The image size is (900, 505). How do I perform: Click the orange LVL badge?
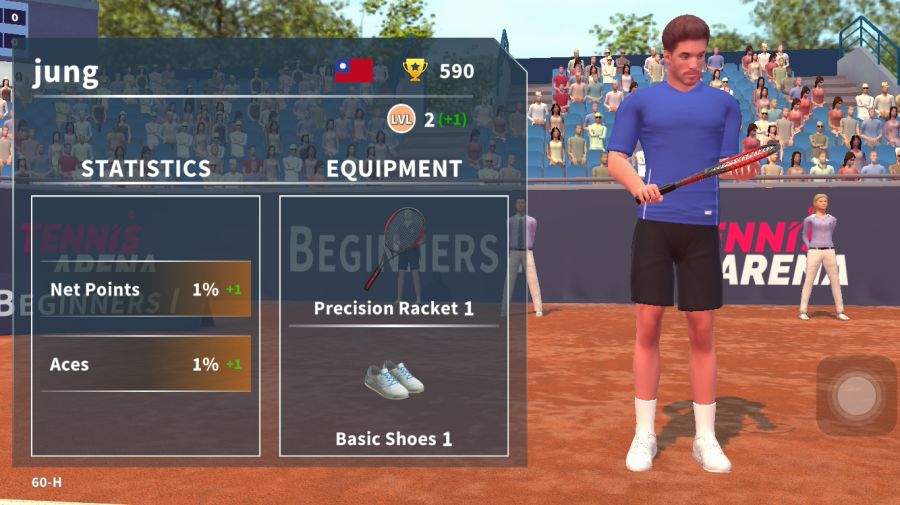click(401, 120)
